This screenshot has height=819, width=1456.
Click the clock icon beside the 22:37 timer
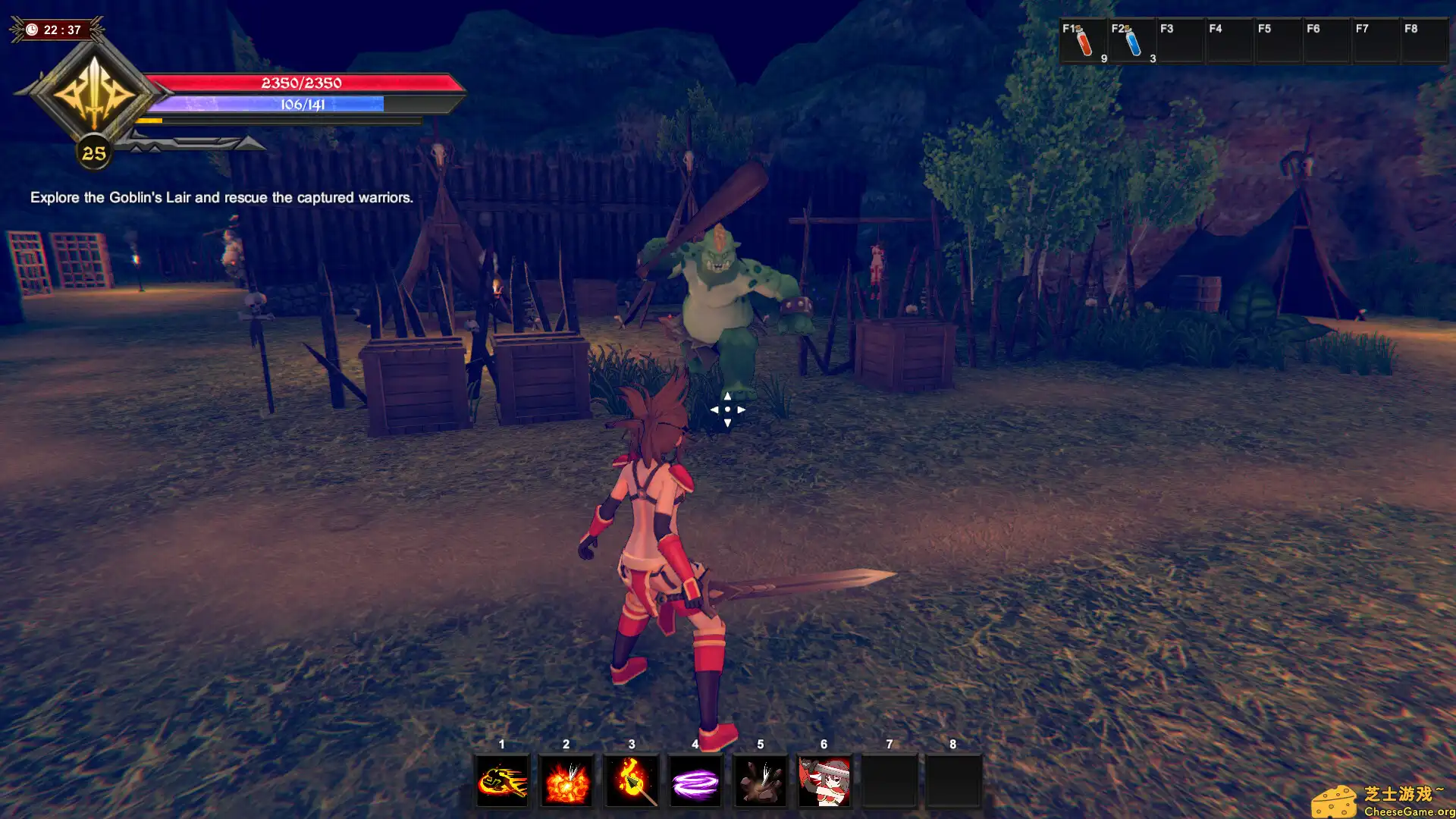(x=30, y=30)
